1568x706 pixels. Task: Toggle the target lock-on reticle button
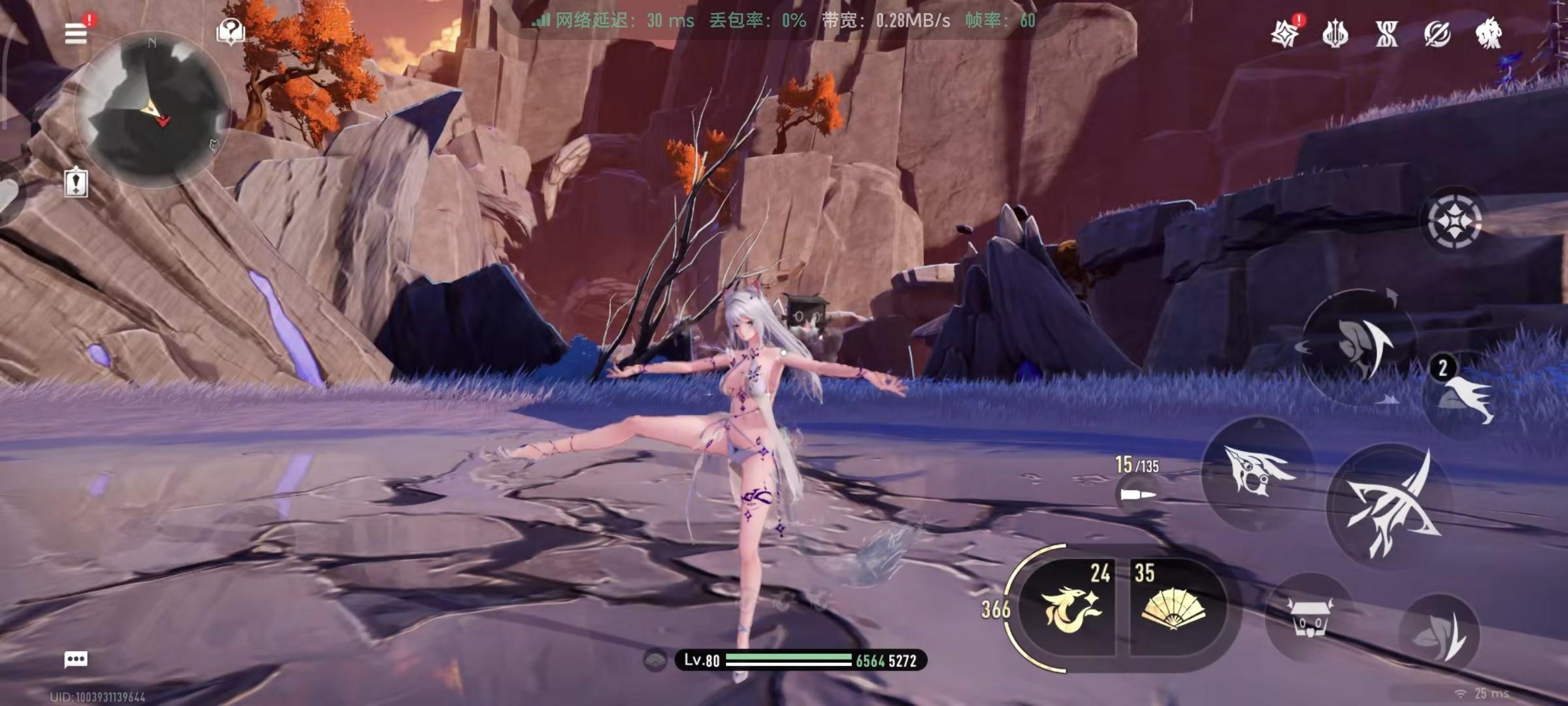pos(1454,221)
